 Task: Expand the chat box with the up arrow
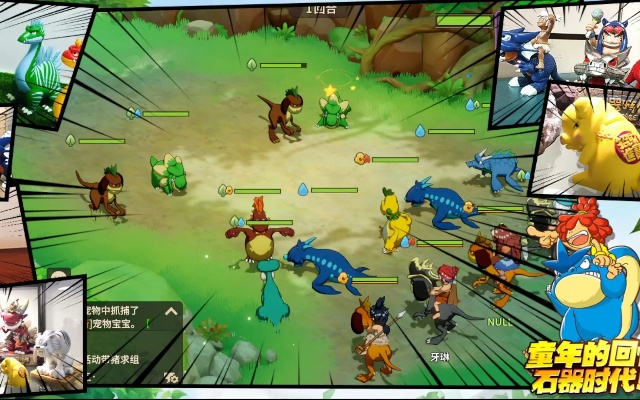pos(171,313)
